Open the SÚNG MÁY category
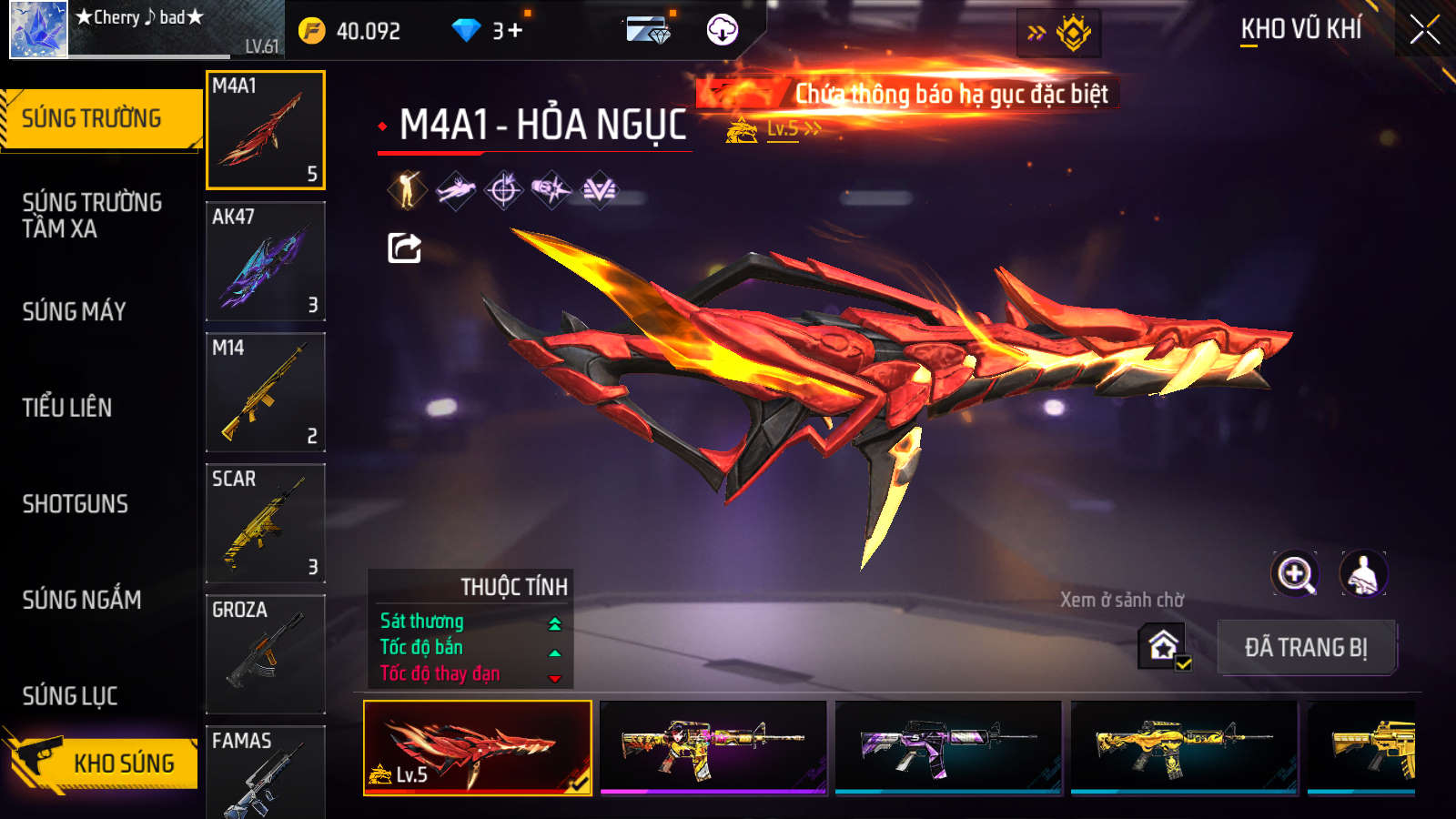The height and width of the screenshot is (819, 1456). coord(75,311)
